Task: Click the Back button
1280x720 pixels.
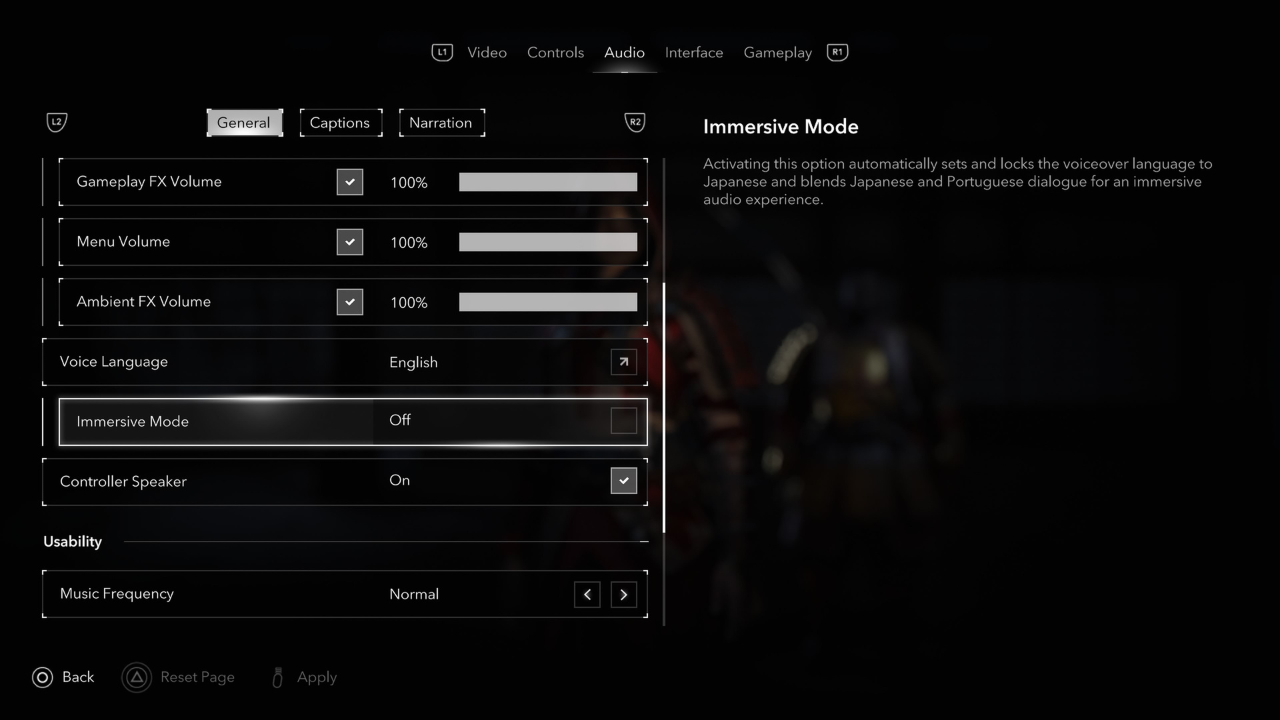Action: coord(63,677)
